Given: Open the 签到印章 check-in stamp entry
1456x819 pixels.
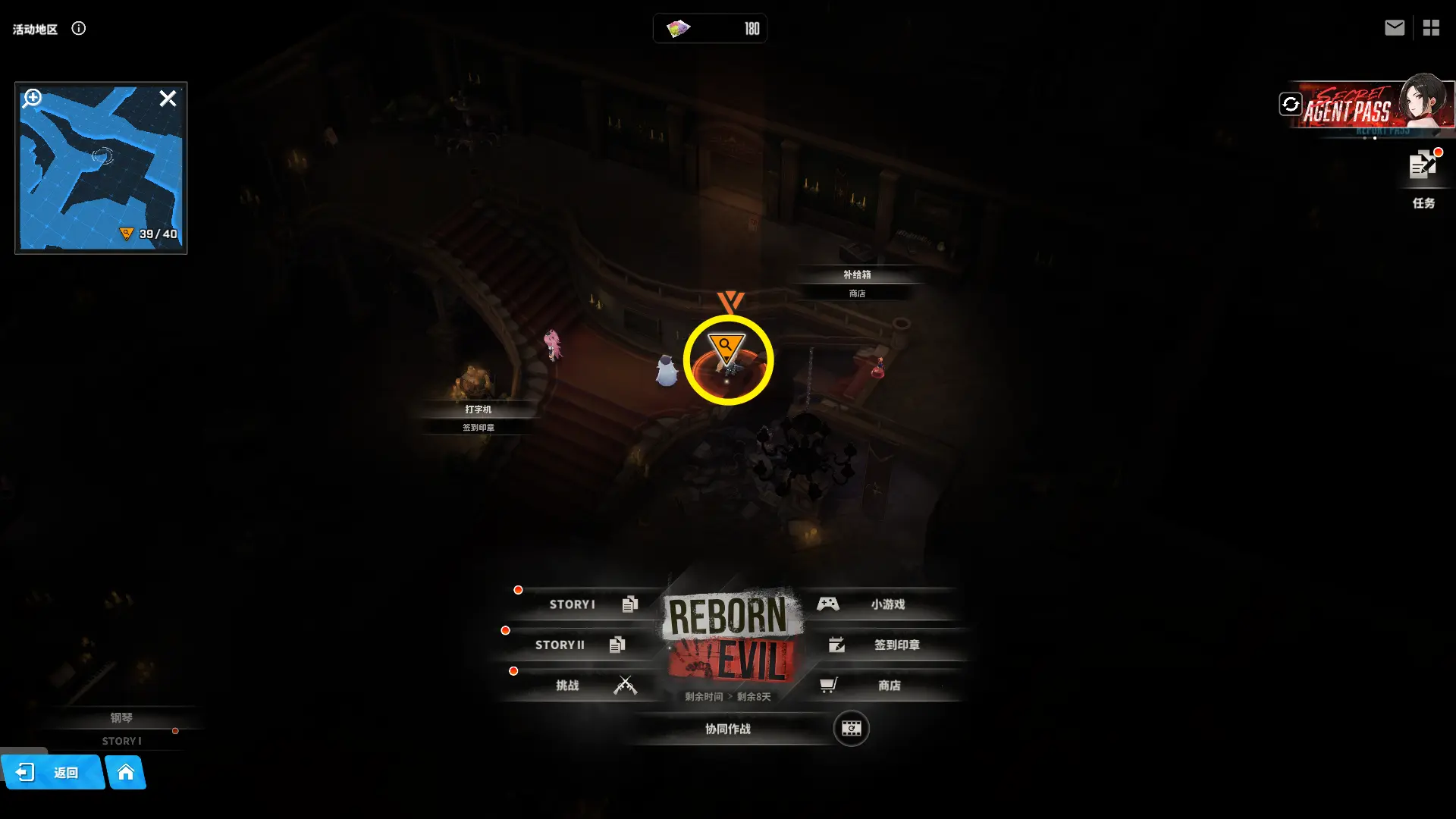Looking at the screenshot, I should [887, 645].
